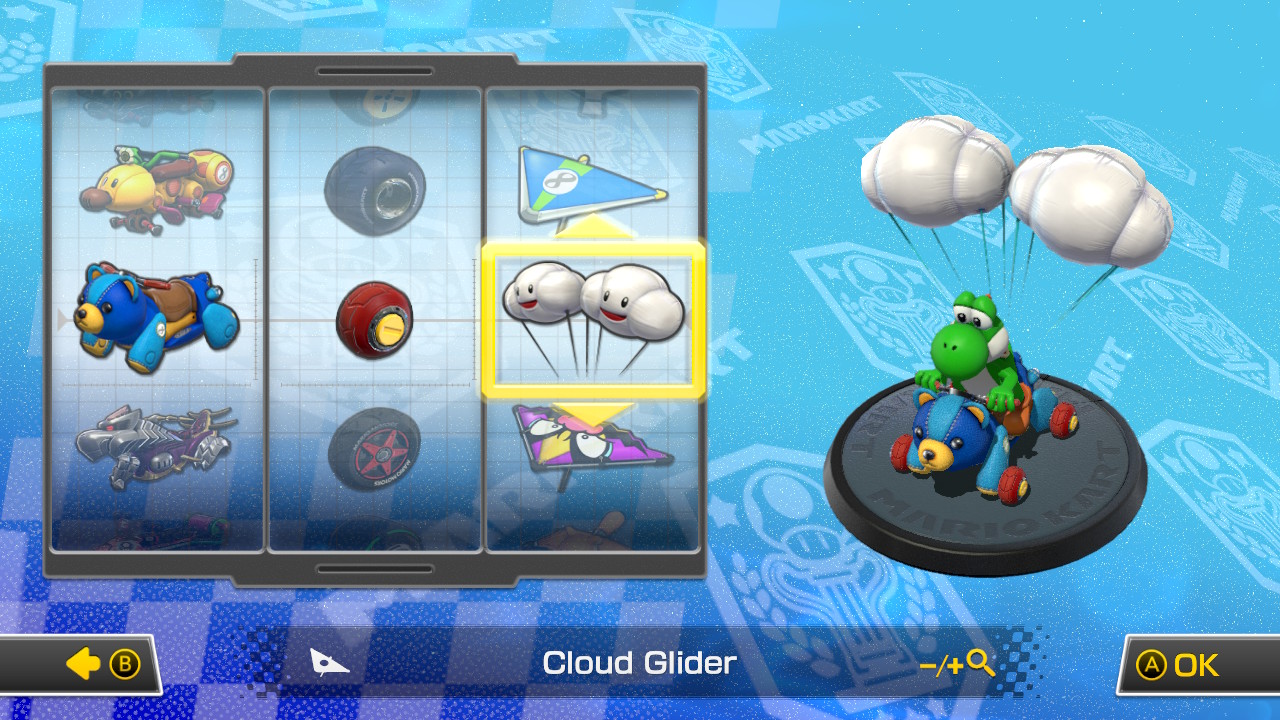The height and width of the screenshot is (720, 1280).
Task: Click the white flag icon on bottom bar
Action: point(330,662)
